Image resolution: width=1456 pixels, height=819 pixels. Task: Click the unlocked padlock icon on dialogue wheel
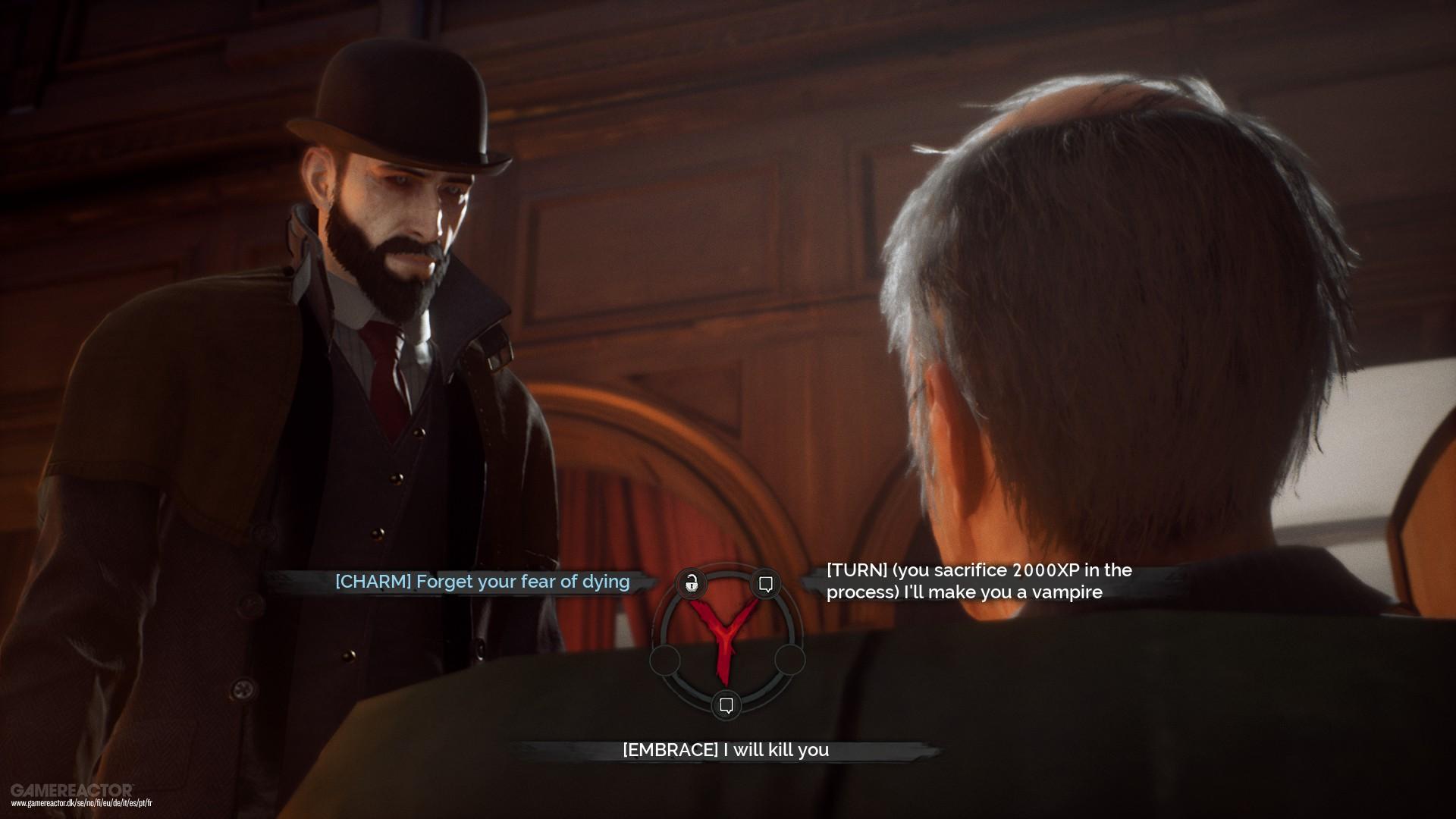coord(691,583)
